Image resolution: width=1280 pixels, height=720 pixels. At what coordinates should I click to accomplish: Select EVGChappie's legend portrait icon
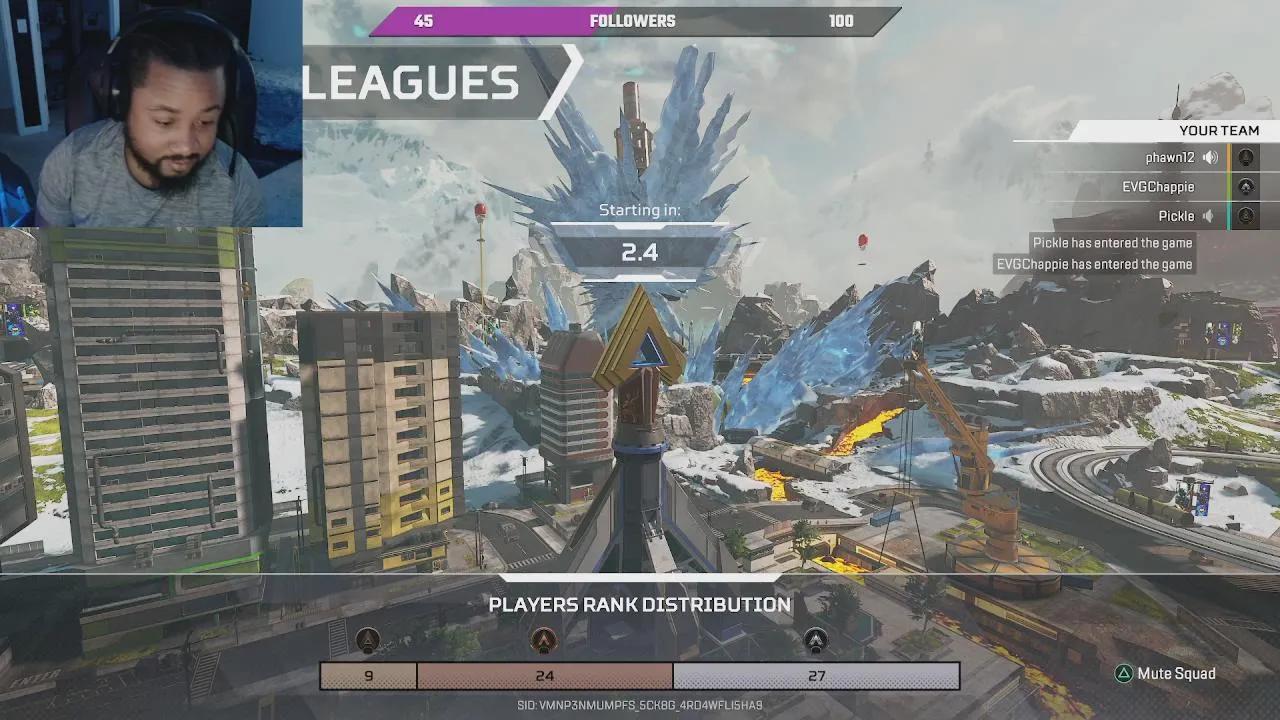coord(1246,186)
